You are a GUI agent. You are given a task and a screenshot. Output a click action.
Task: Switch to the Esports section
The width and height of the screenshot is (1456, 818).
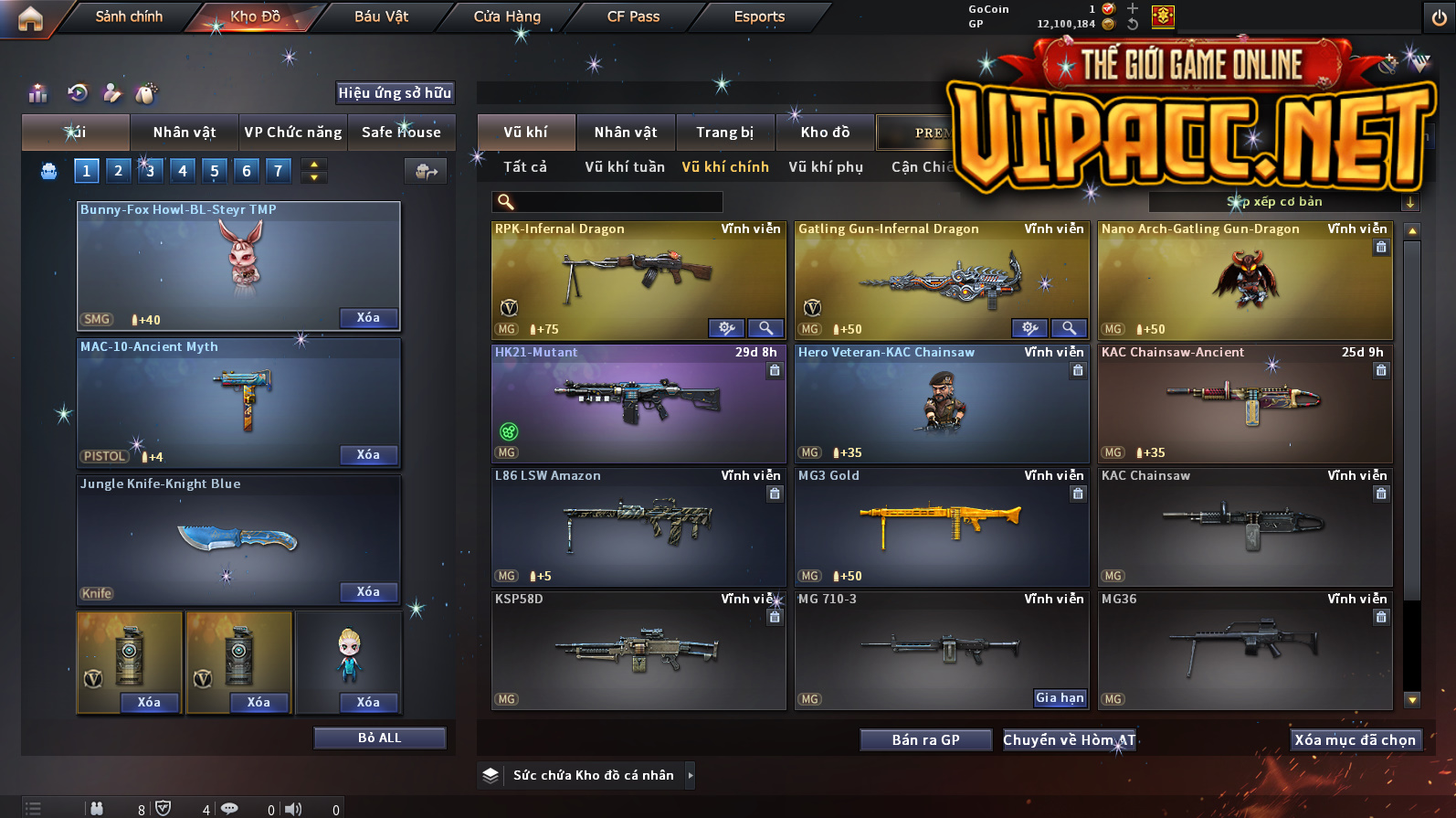[x=759, y=16]
